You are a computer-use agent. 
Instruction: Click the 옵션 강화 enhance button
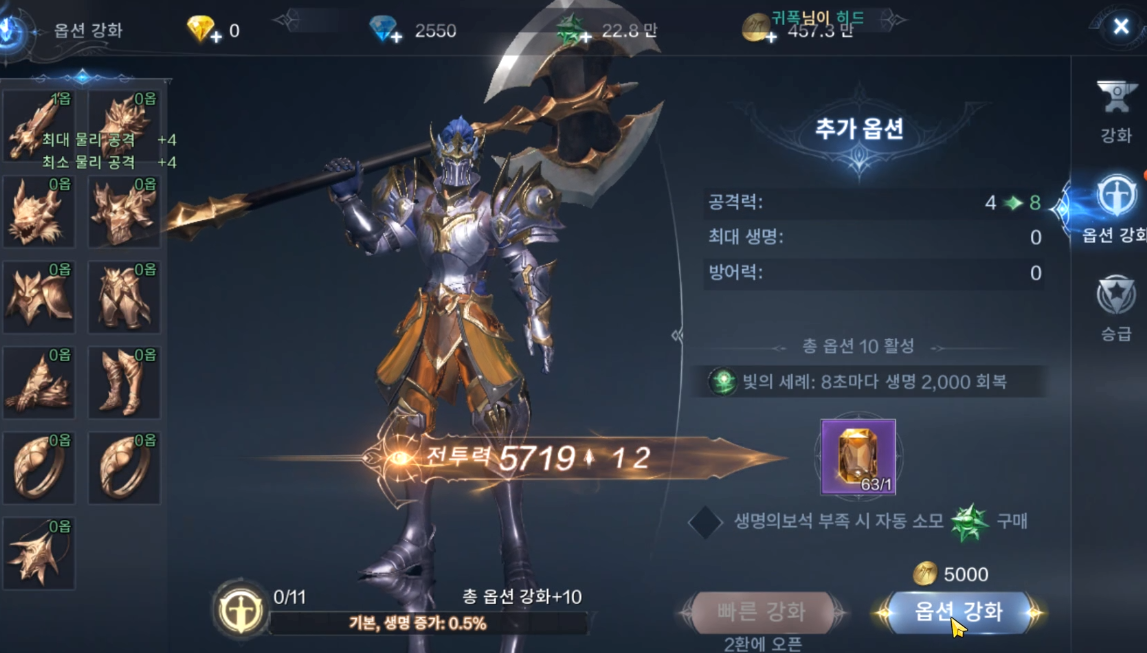pos(958,611)
